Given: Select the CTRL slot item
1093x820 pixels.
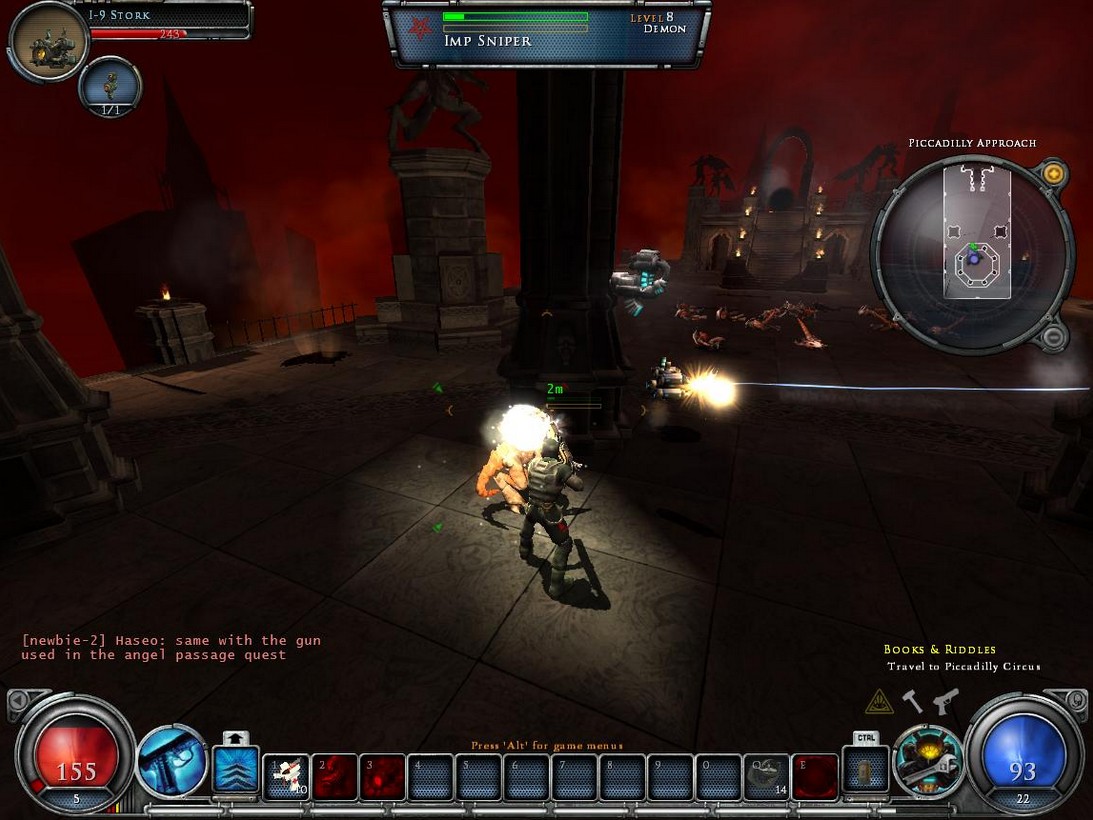Looking at the screenshot, I should coord(866,773).
